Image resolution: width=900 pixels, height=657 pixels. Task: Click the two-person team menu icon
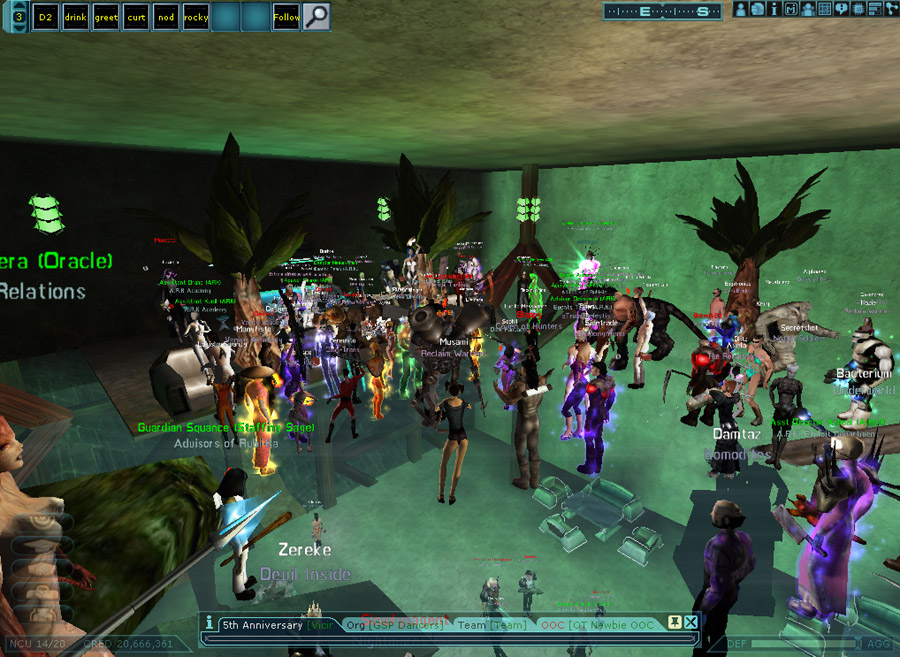(807, 9)
